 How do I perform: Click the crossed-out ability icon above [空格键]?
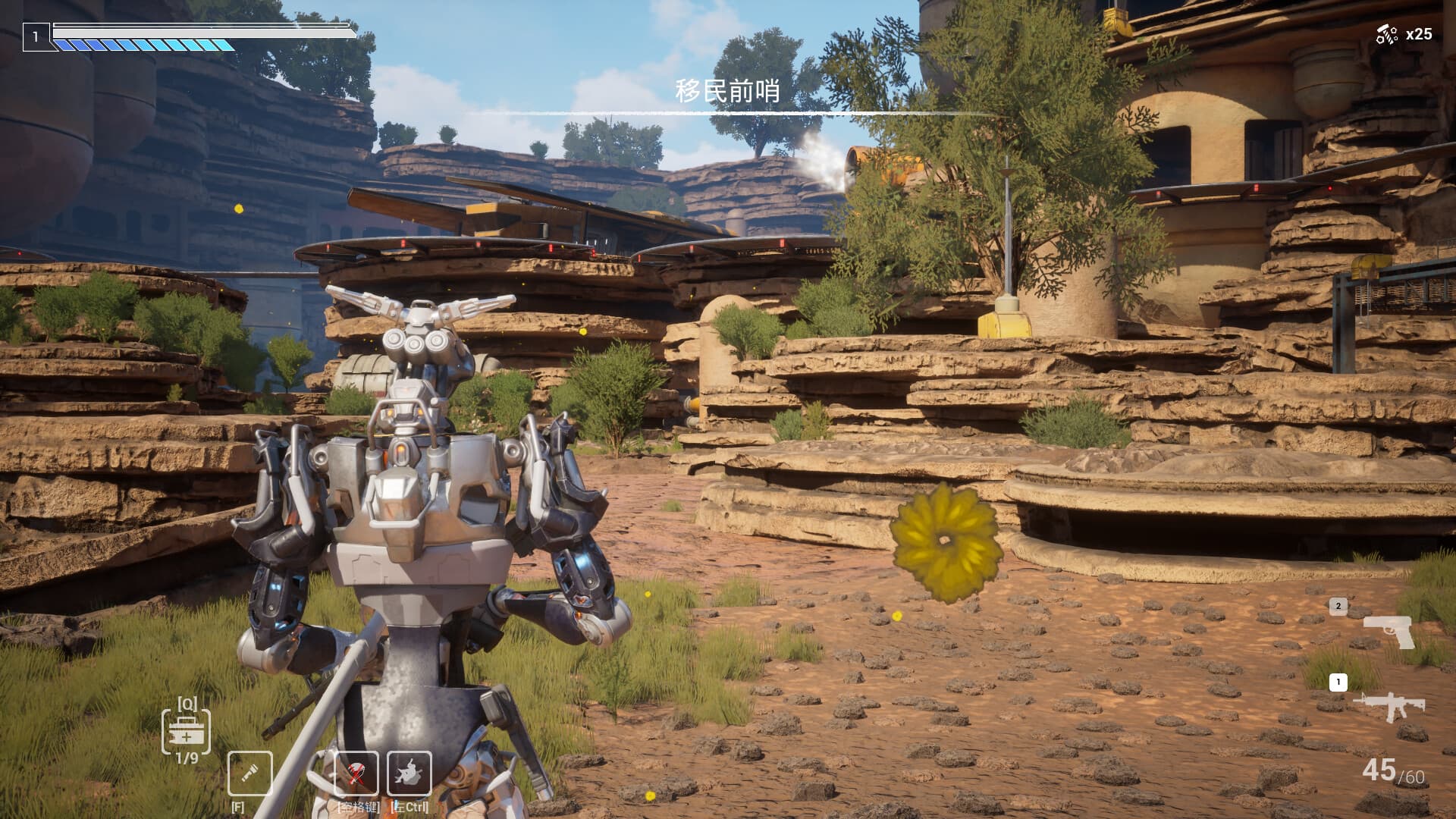click(x=356, y=772)
